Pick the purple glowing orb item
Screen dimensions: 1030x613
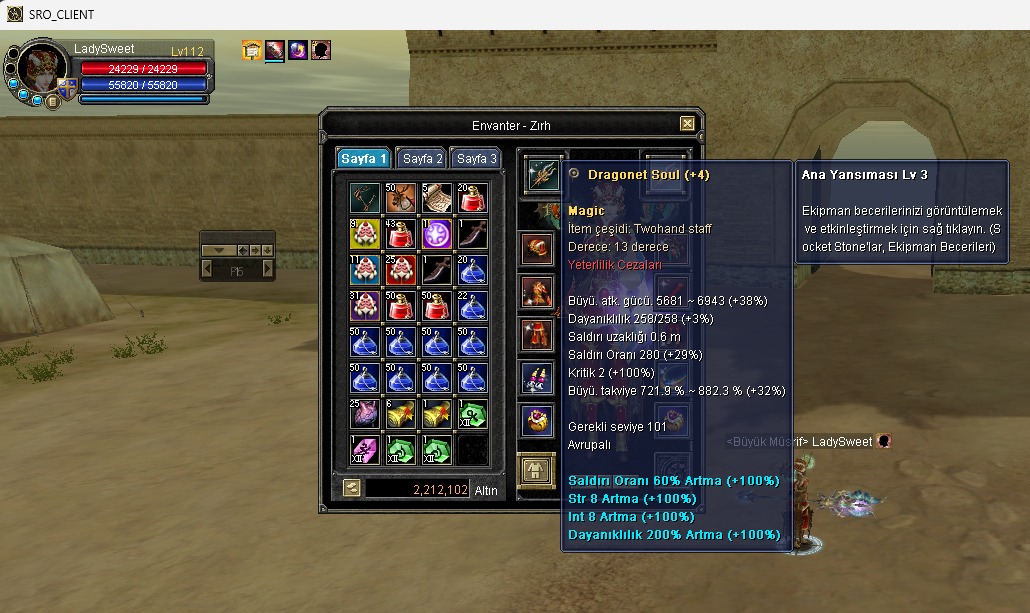click(x=437, y=234)
